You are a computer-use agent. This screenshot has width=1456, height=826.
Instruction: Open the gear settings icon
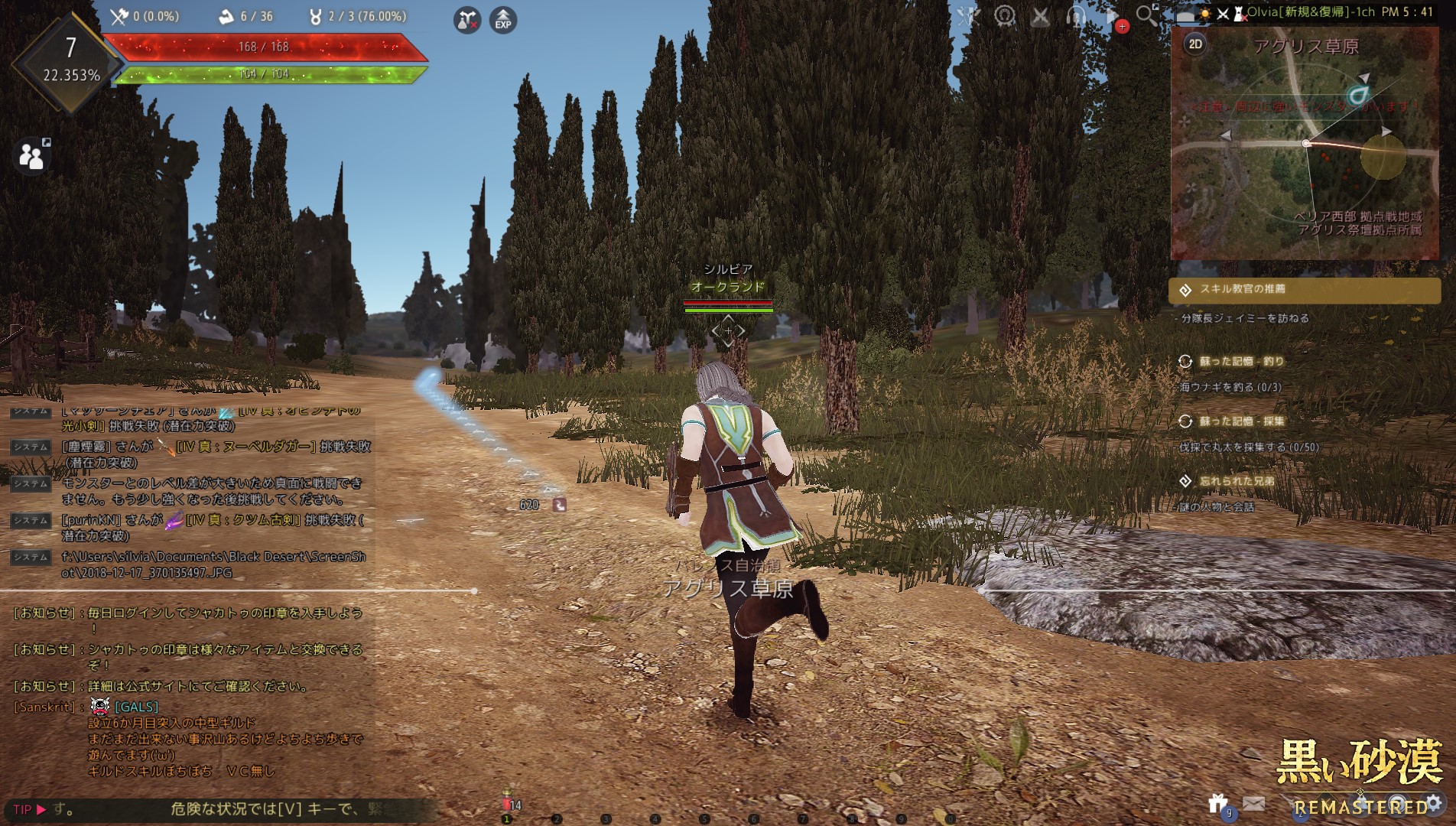pyautogui.click(x=1433, y=803)
